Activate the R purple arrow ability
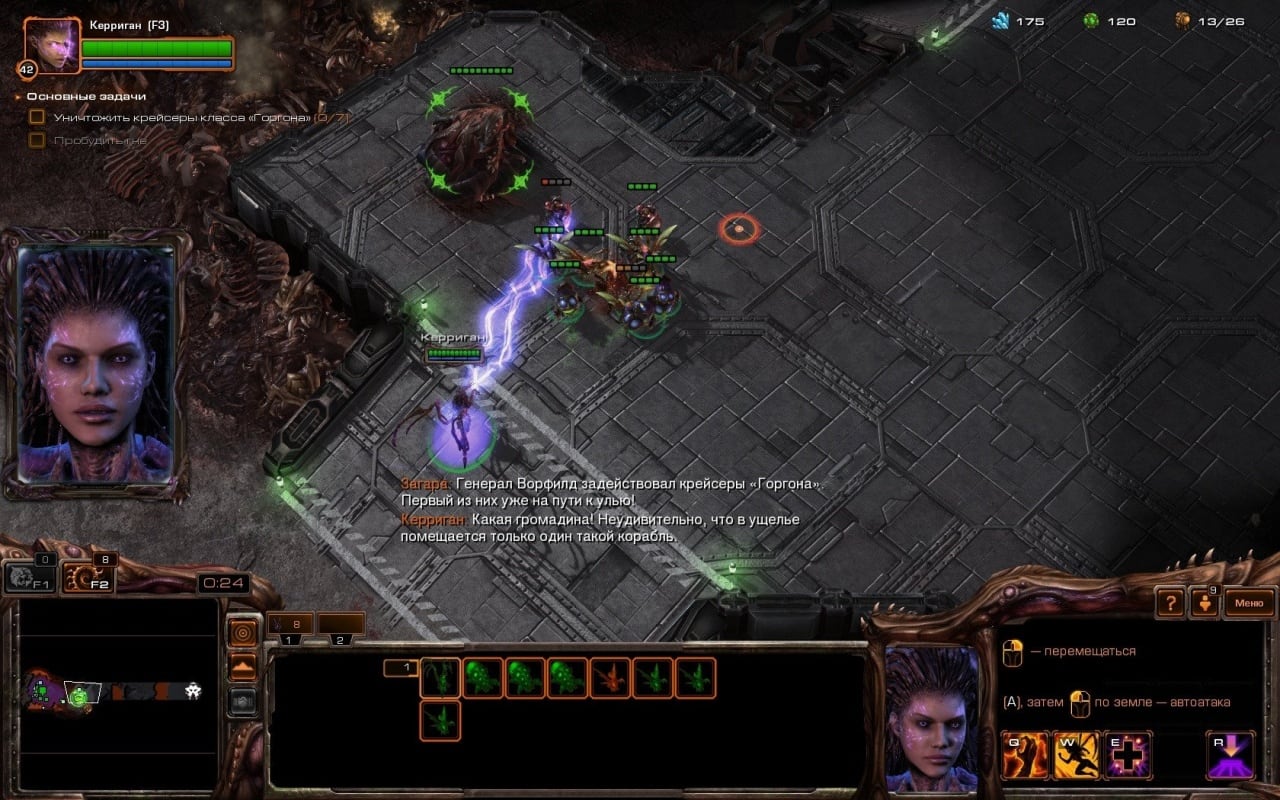 (1231, 755)
